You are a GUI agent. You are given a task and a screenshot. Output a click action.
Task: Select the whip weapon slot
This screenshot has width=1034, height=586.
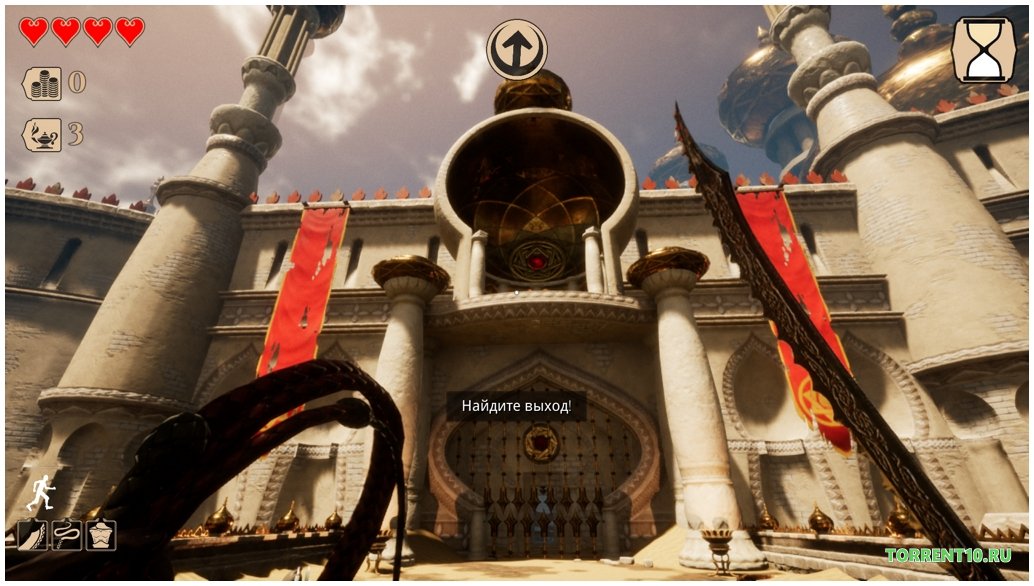tap(66, 536)
